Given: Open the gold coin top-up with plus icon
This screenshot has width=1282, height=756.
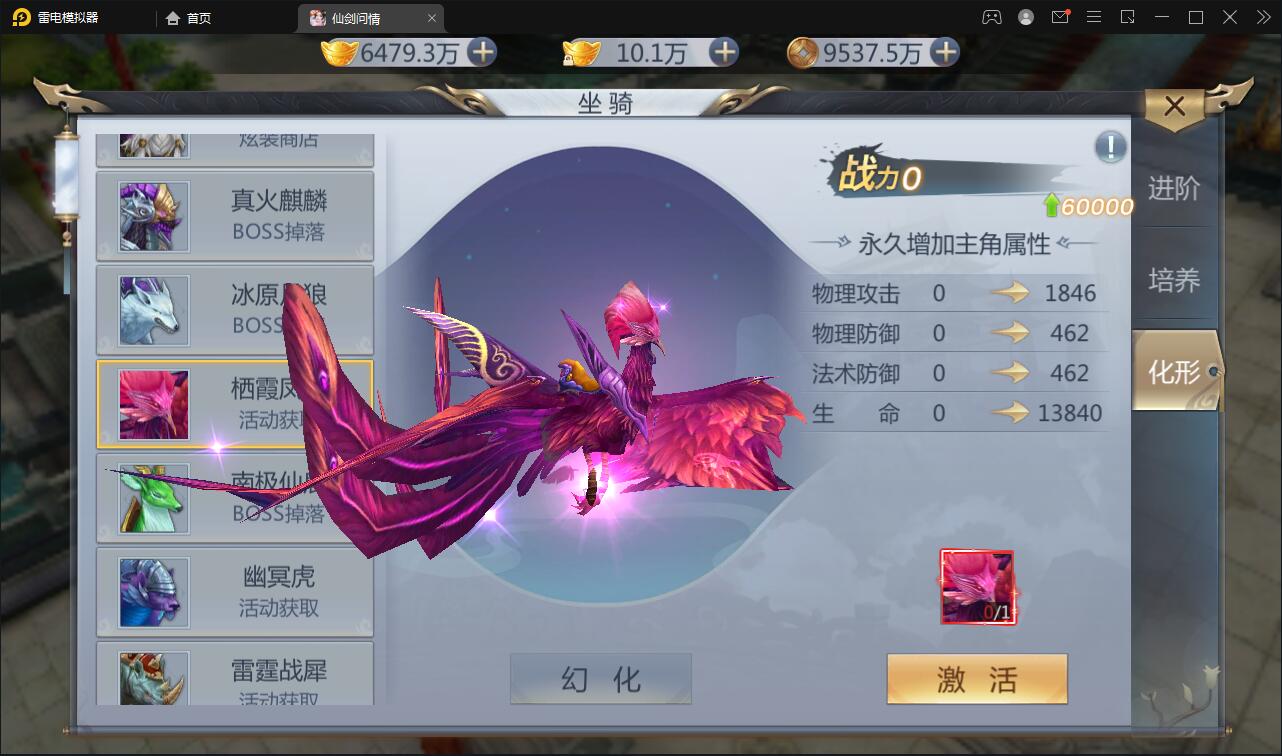Looking at the screenshot, I should click(483, 53).
